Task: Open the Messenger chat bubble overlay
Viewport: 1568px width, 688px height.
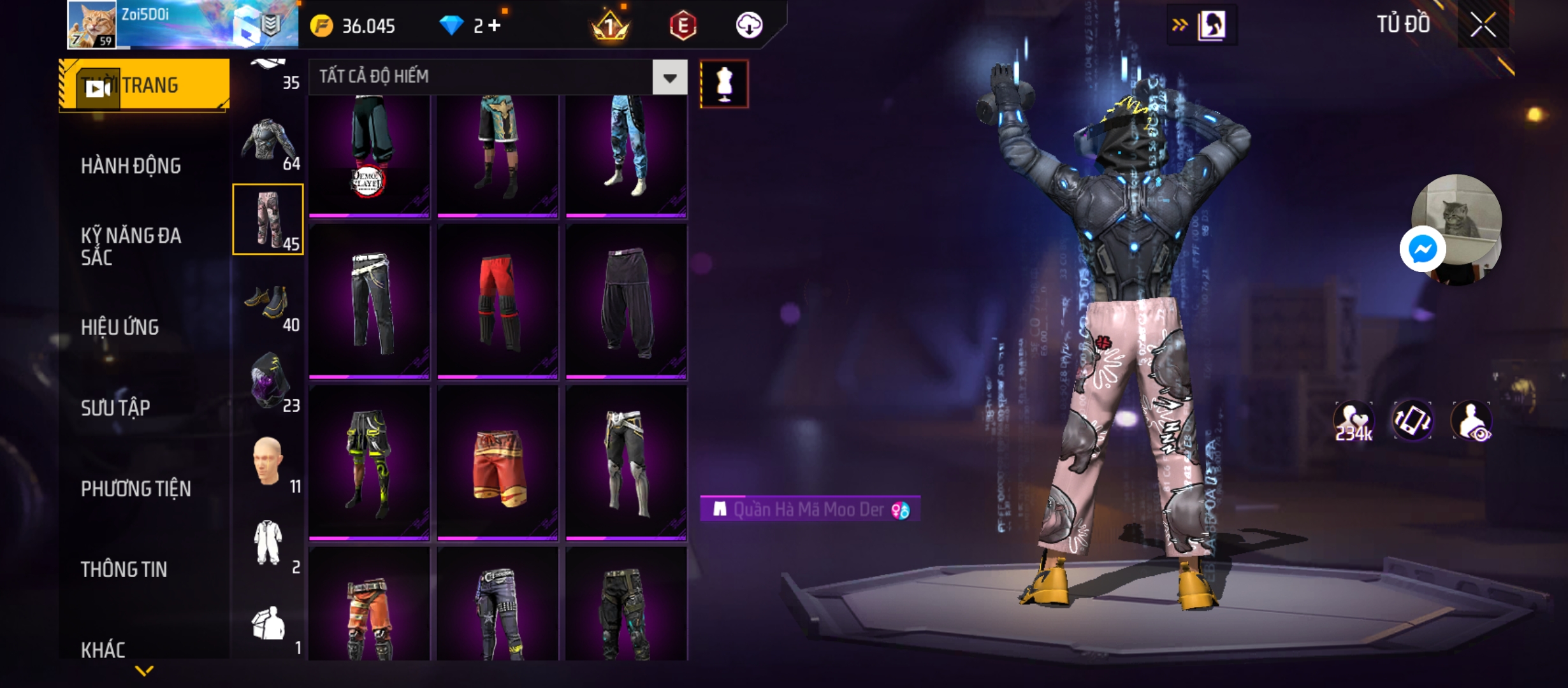Action: [1423, 249]
